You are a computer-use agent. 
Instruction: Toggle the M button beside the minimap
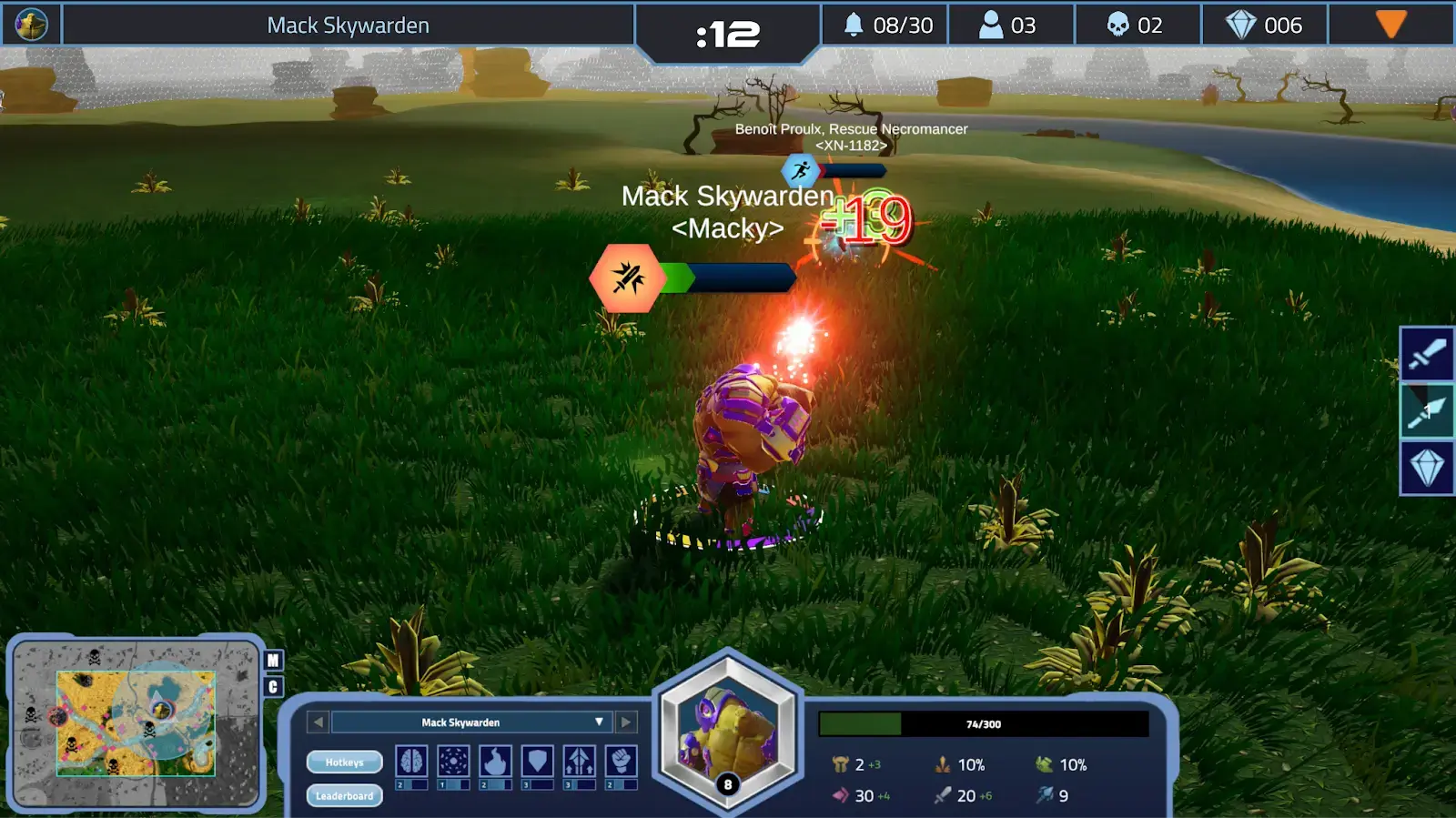pyautogui.click(x=273, y=661)
